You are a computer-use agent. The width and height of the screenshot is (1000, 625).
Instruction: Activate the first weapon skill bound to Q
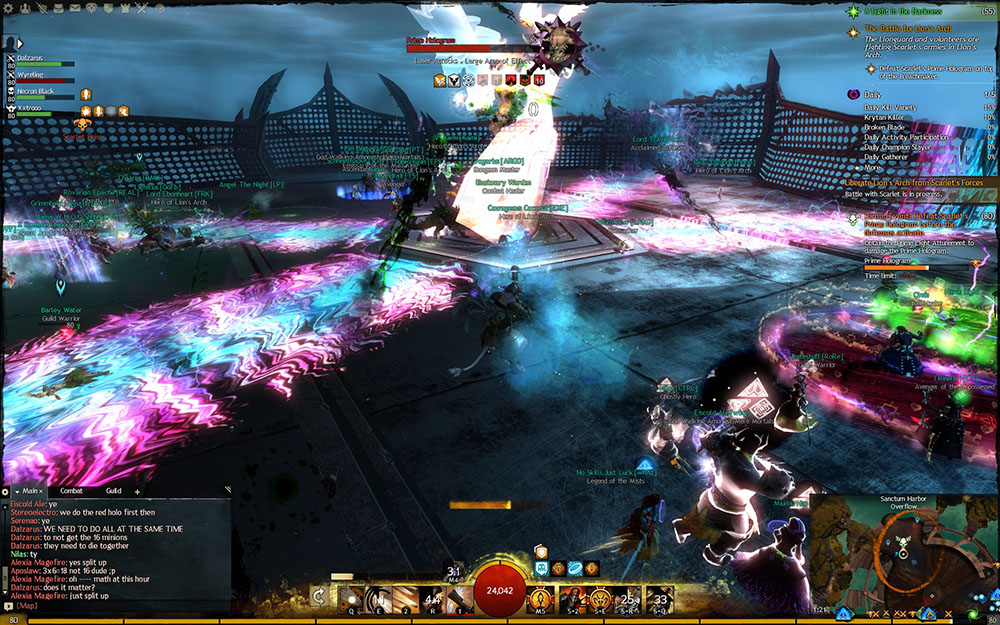[x=352, y=598]
